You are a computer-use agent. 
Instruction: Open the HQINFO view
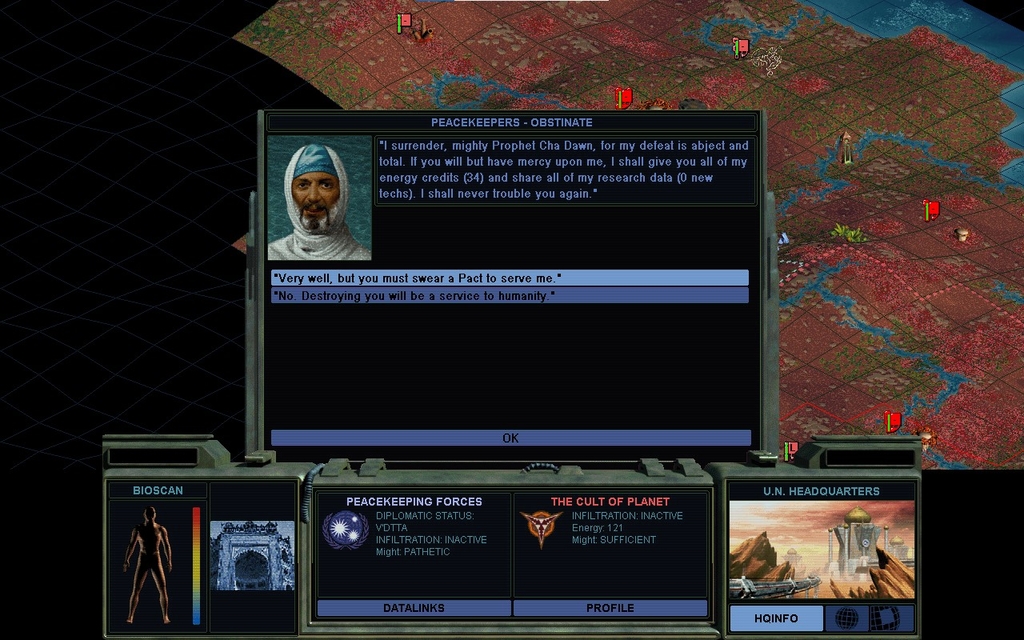tap(776, 618)
